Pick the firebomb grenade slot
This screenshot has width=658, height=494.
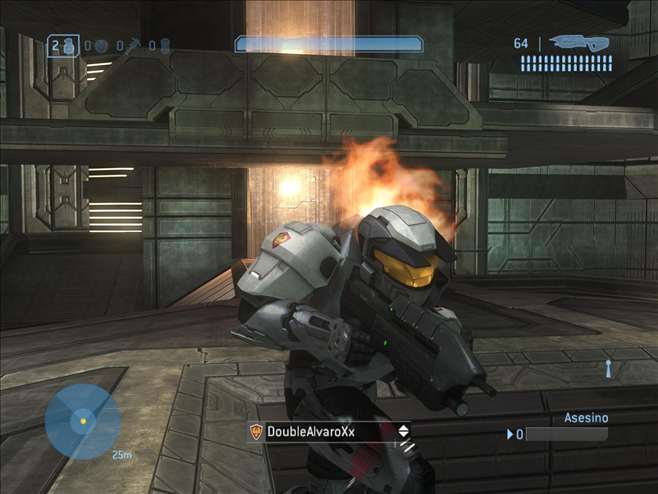click(x=164, y=45)
